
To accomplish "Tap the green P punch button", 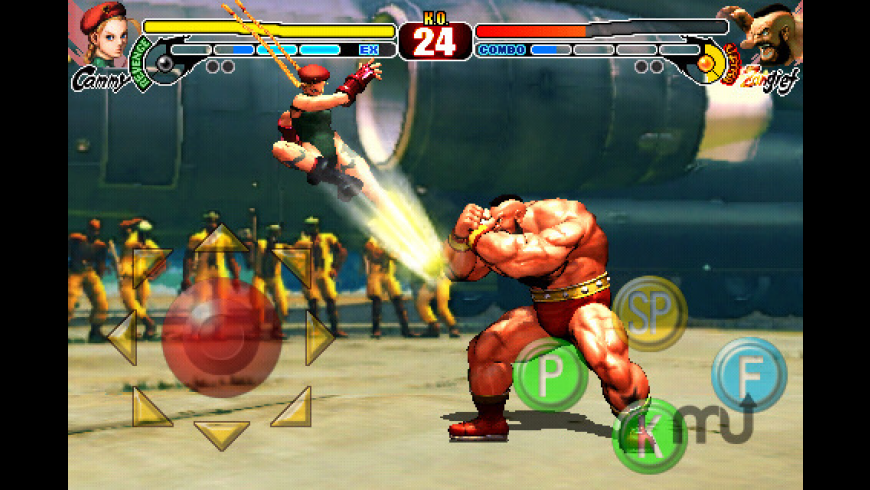I will pos(549,374).
